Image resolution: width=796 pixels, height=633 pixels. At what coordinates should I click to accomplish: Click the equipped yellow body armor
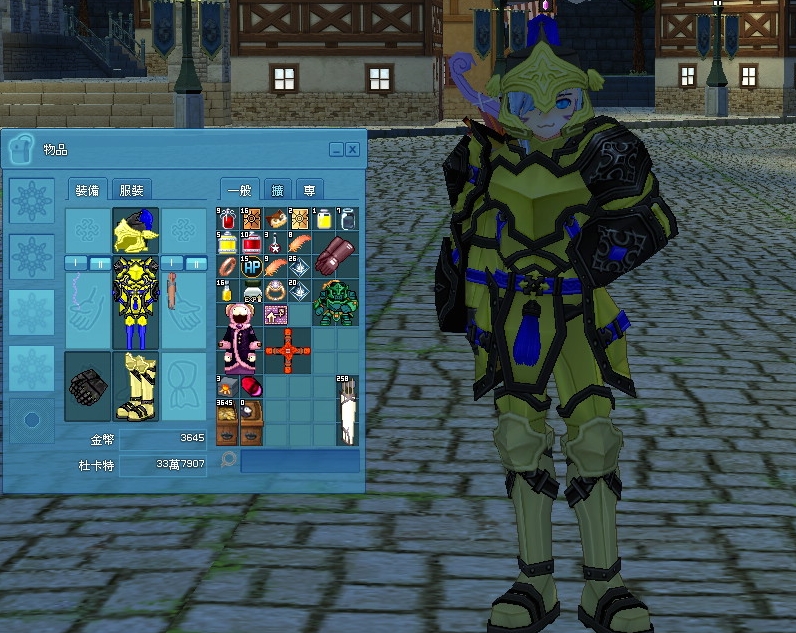pos(136,301)
